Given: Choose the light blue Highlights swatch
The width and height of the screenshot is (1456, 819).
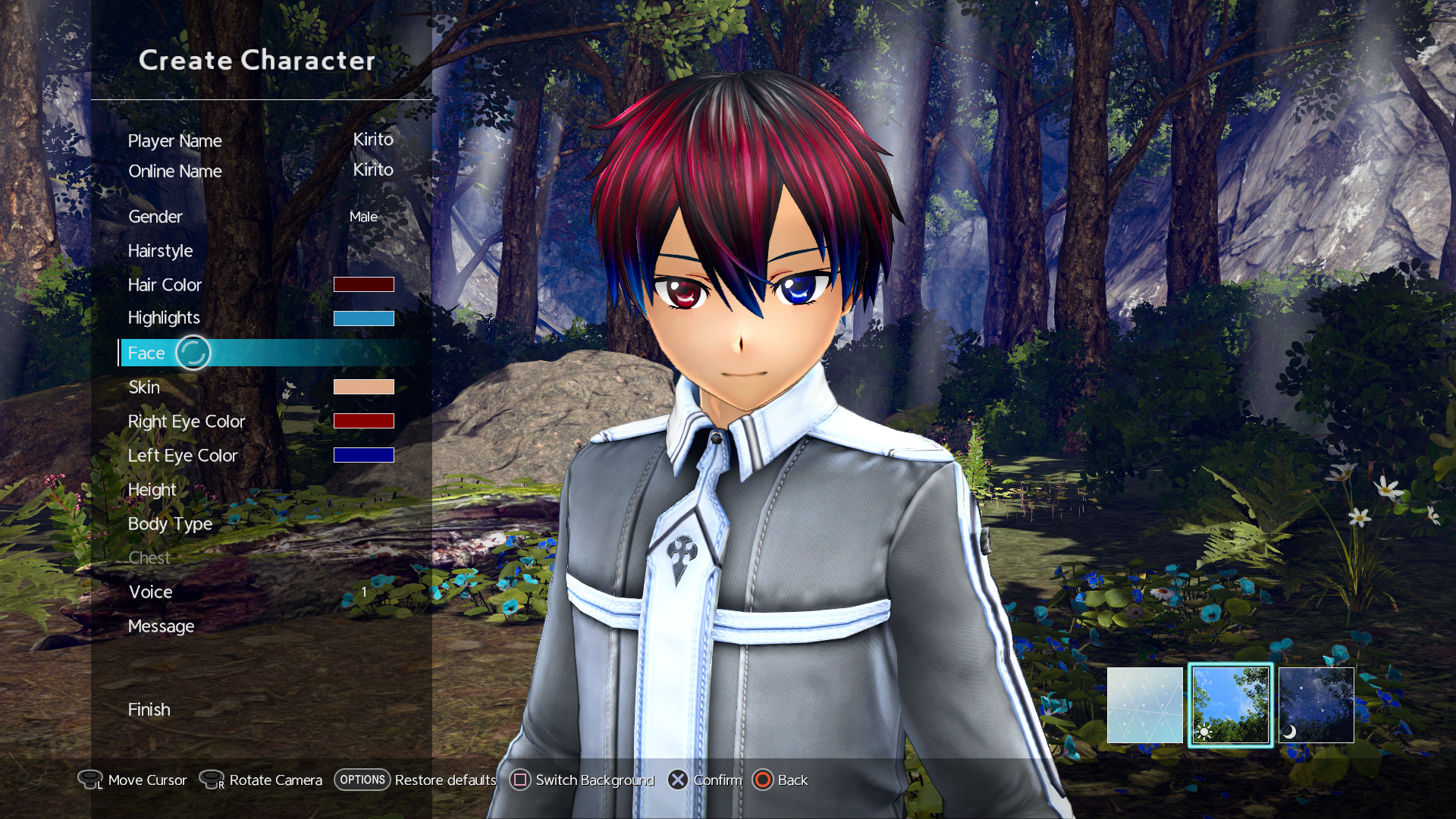Looking at the screenshot, I should tap(363, 318).
